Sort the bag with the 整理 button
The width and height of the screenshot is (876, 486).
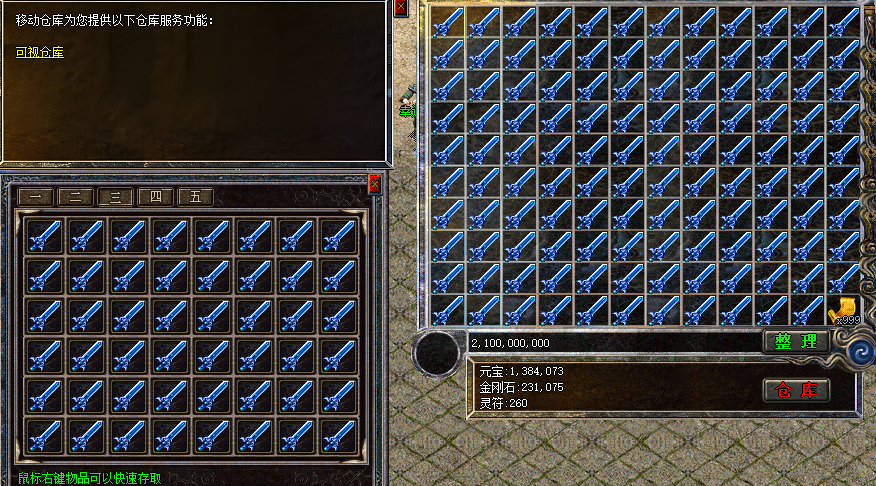pos(796,342)
